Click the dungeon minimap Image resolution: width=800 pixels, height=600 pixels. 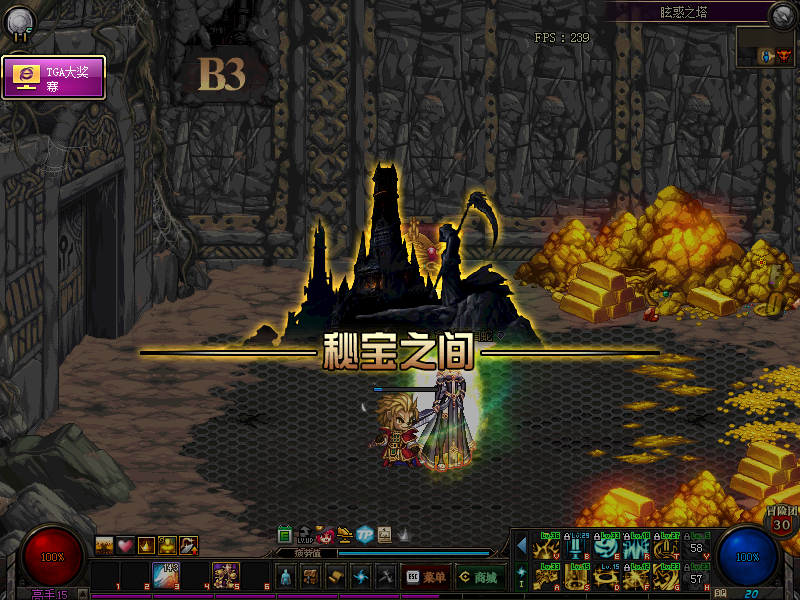click(x=767, y=47)
